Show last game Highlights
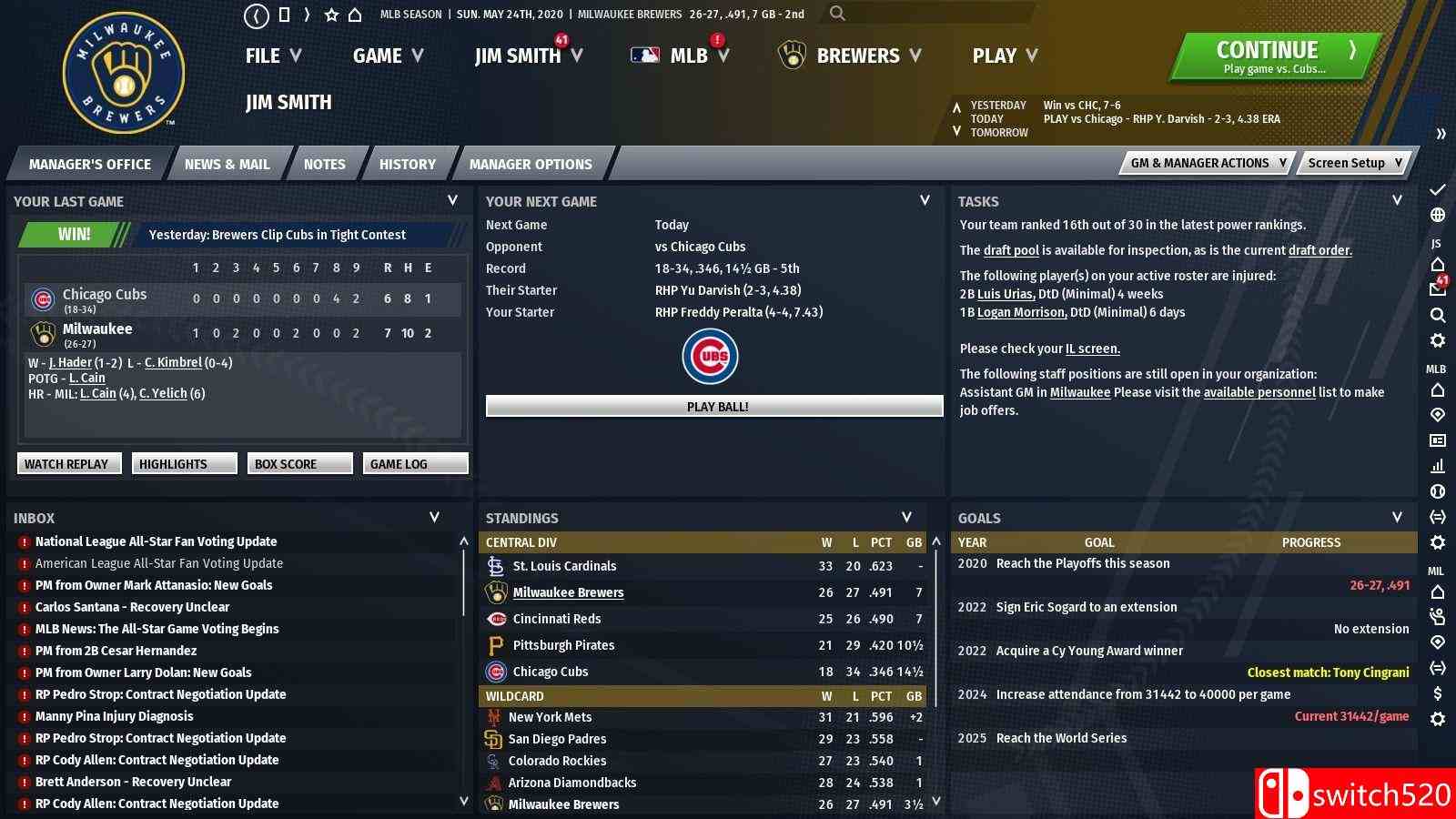Image resolution: width=1456 pixels, height=819 pixels. [x=183, y=464]
